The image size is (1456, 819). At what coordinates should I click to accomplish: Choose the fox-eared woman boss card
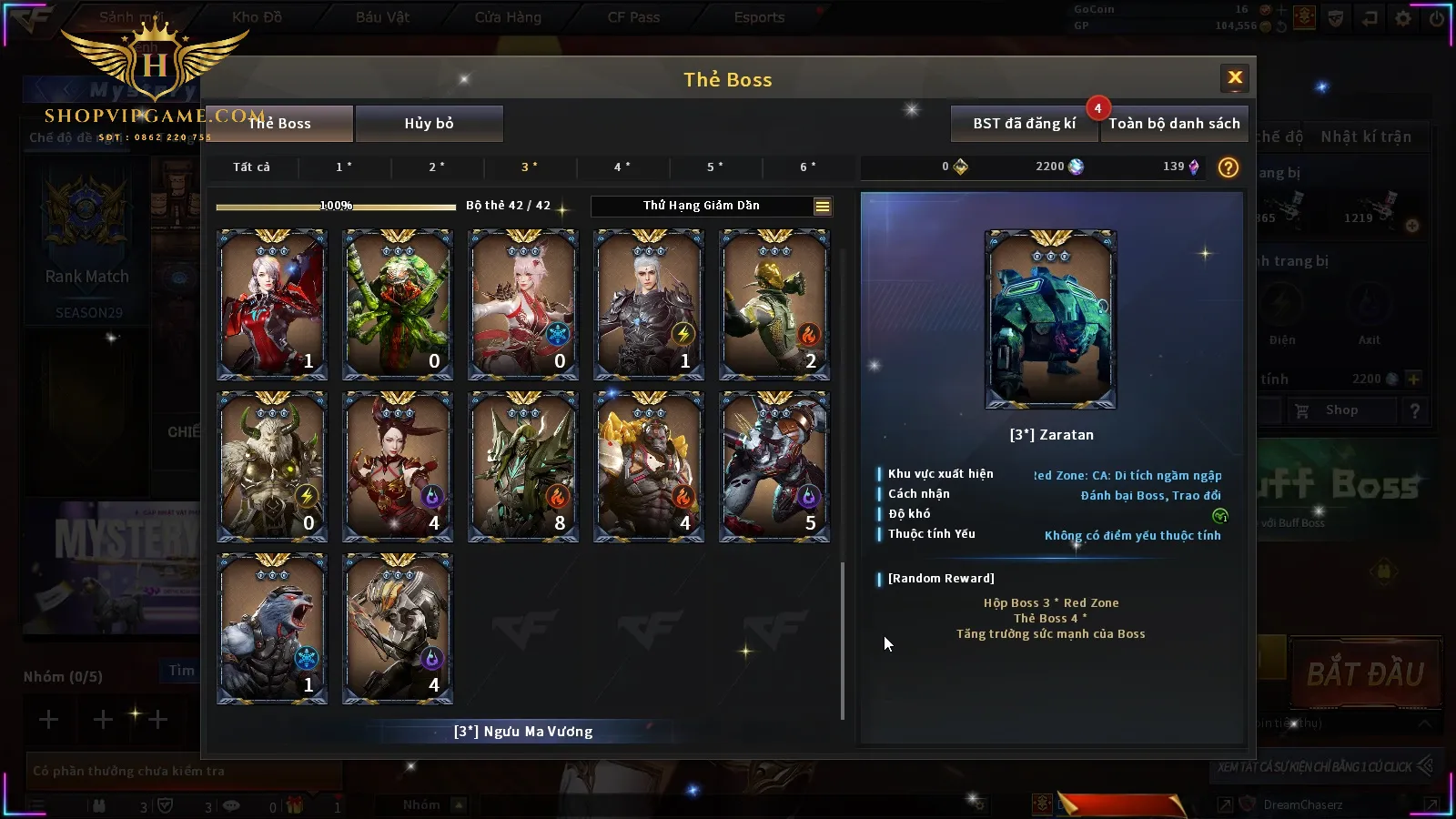[x=523, y=304]
